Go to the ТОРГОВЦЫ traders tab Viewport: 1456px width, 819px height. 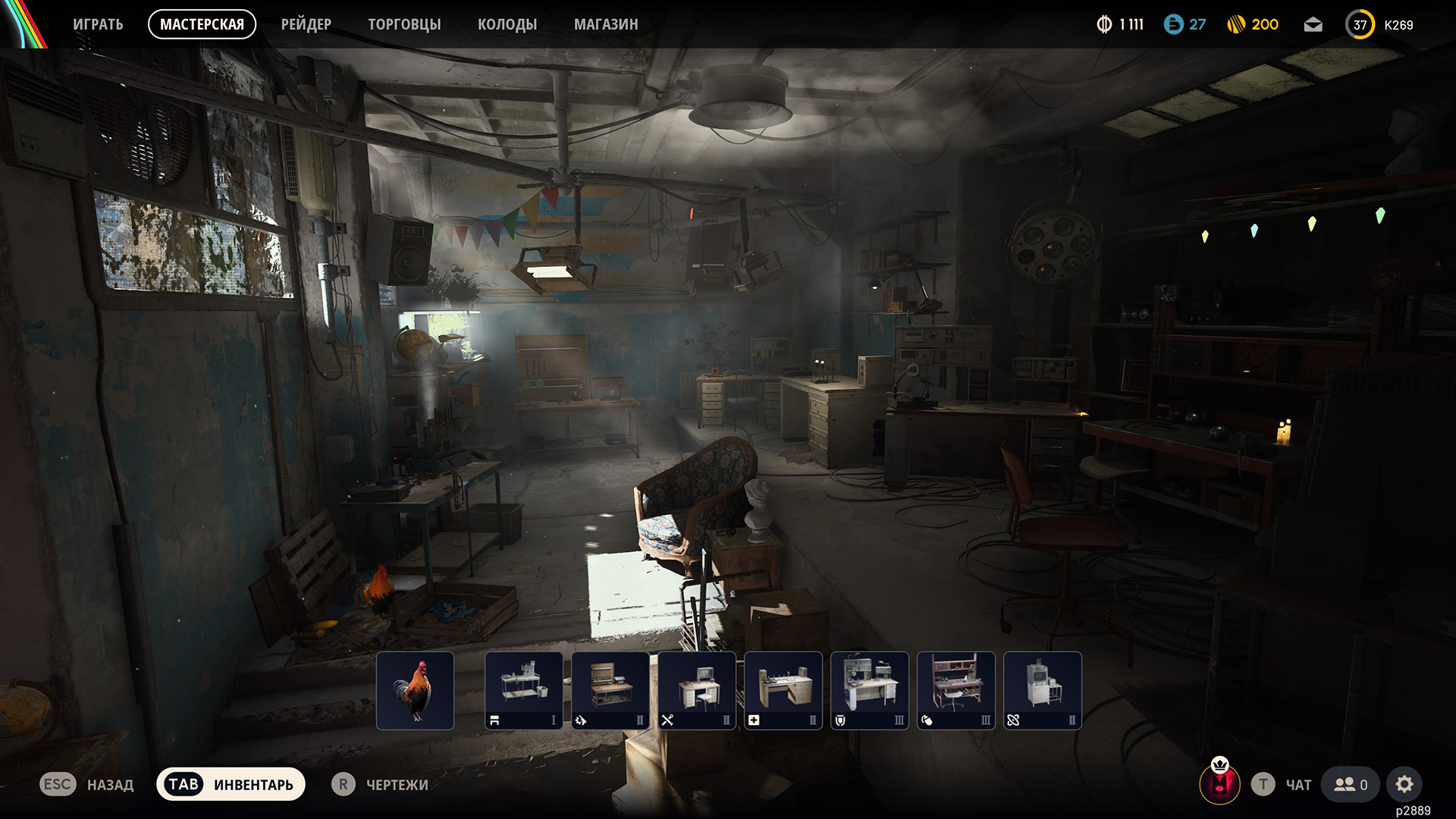(404, 24)
